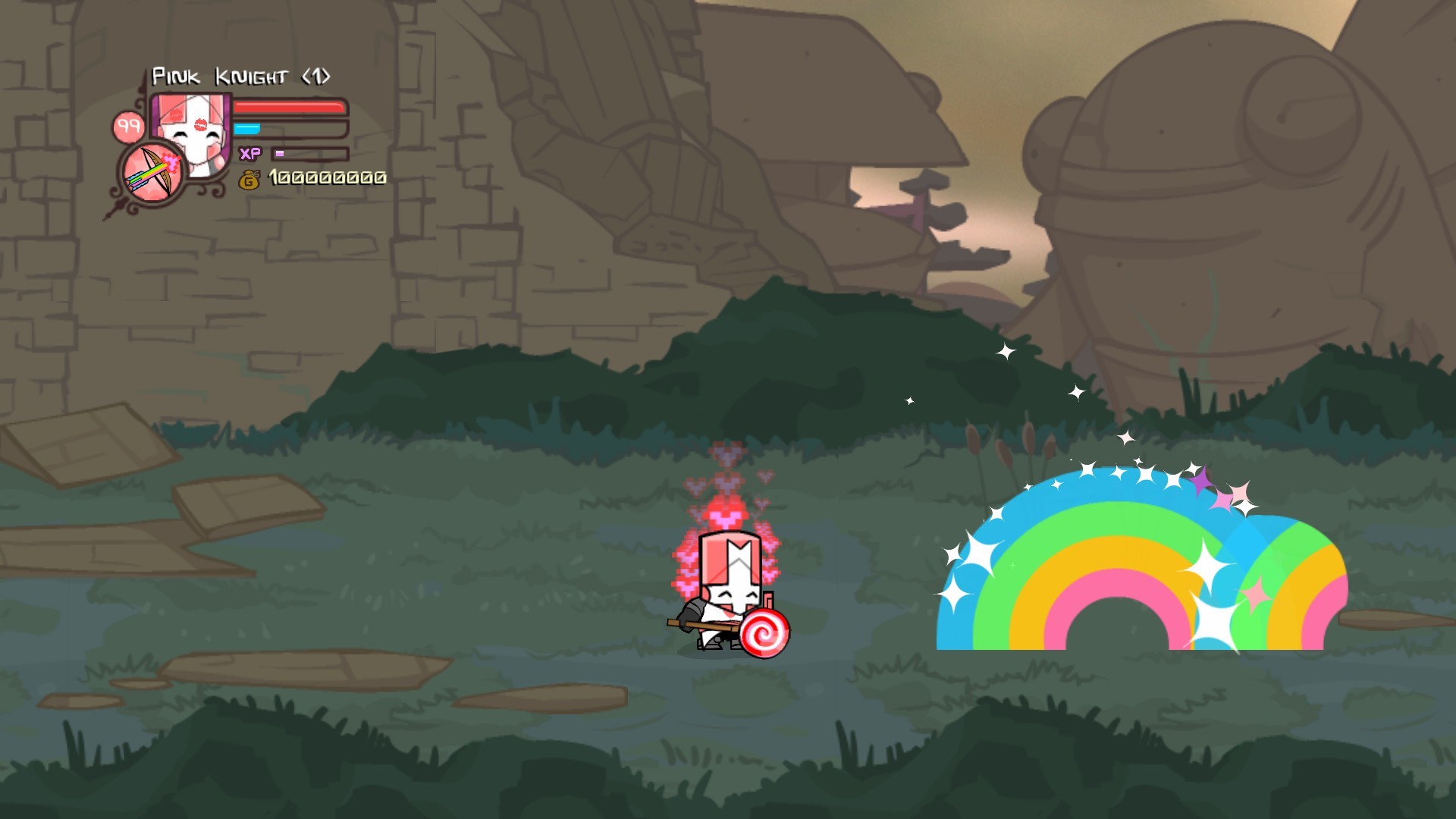Click the gold money bag icon
The height and width of the screenshot is (819, 1456).
pyautogui.click(x=249, y=180)
